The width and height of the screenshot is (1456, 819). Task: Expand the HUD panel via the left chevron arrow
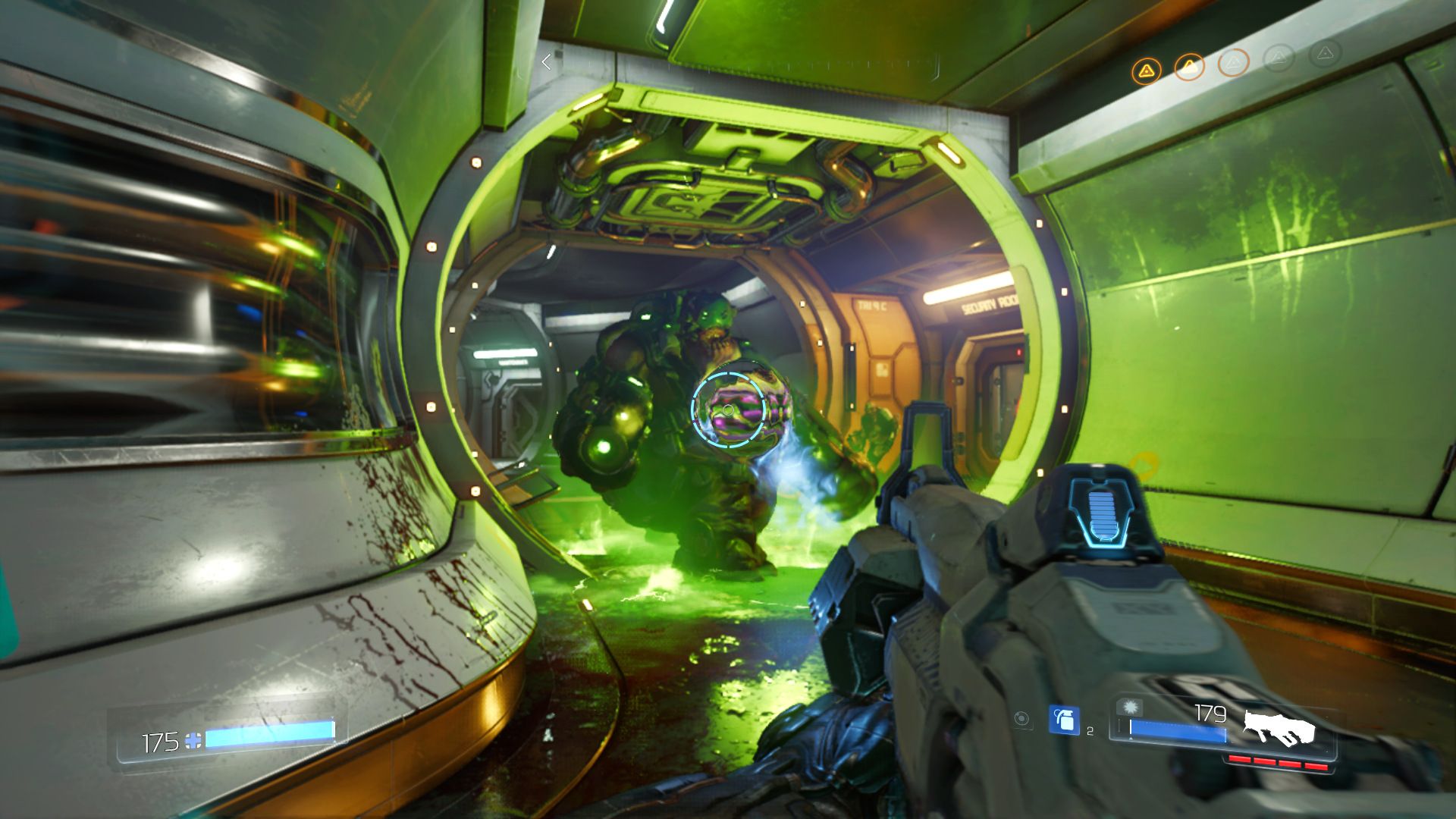[546, 62]
